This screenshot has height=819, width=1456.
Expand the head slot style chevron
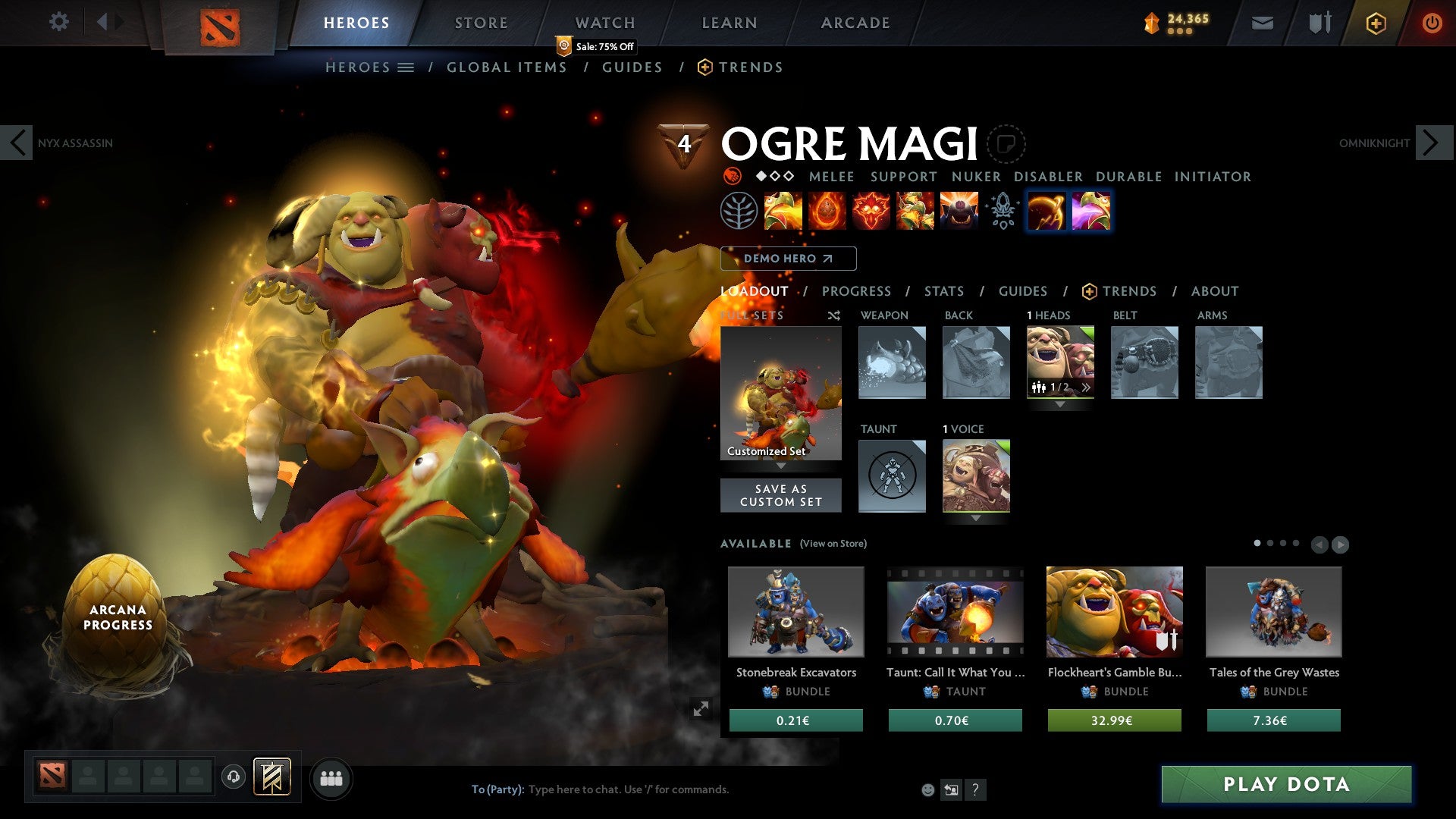pyautogui.click(x=1060, y=404)
